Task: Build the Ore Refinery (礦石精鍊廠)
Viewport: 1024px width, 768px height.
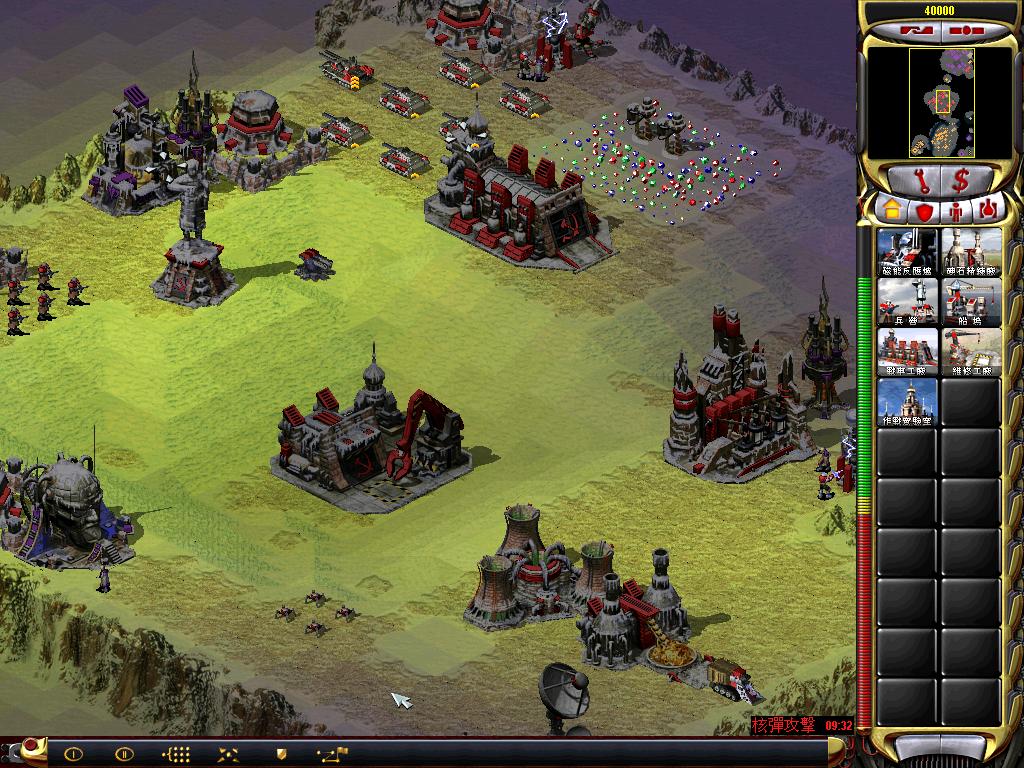Action: [x=971, y=252]
